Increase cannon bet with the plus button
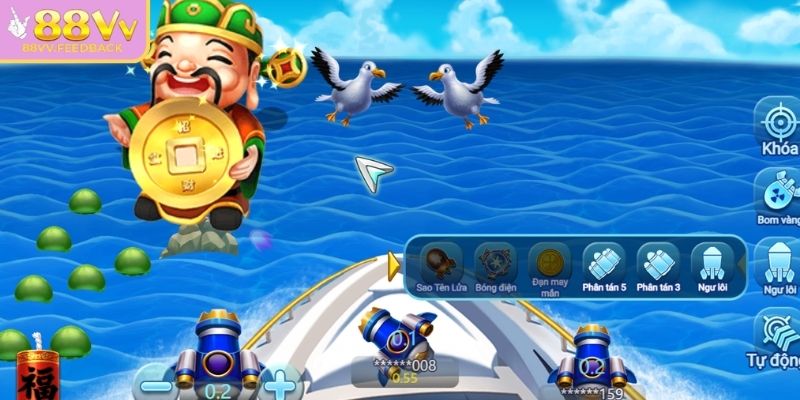 (282, 384)
